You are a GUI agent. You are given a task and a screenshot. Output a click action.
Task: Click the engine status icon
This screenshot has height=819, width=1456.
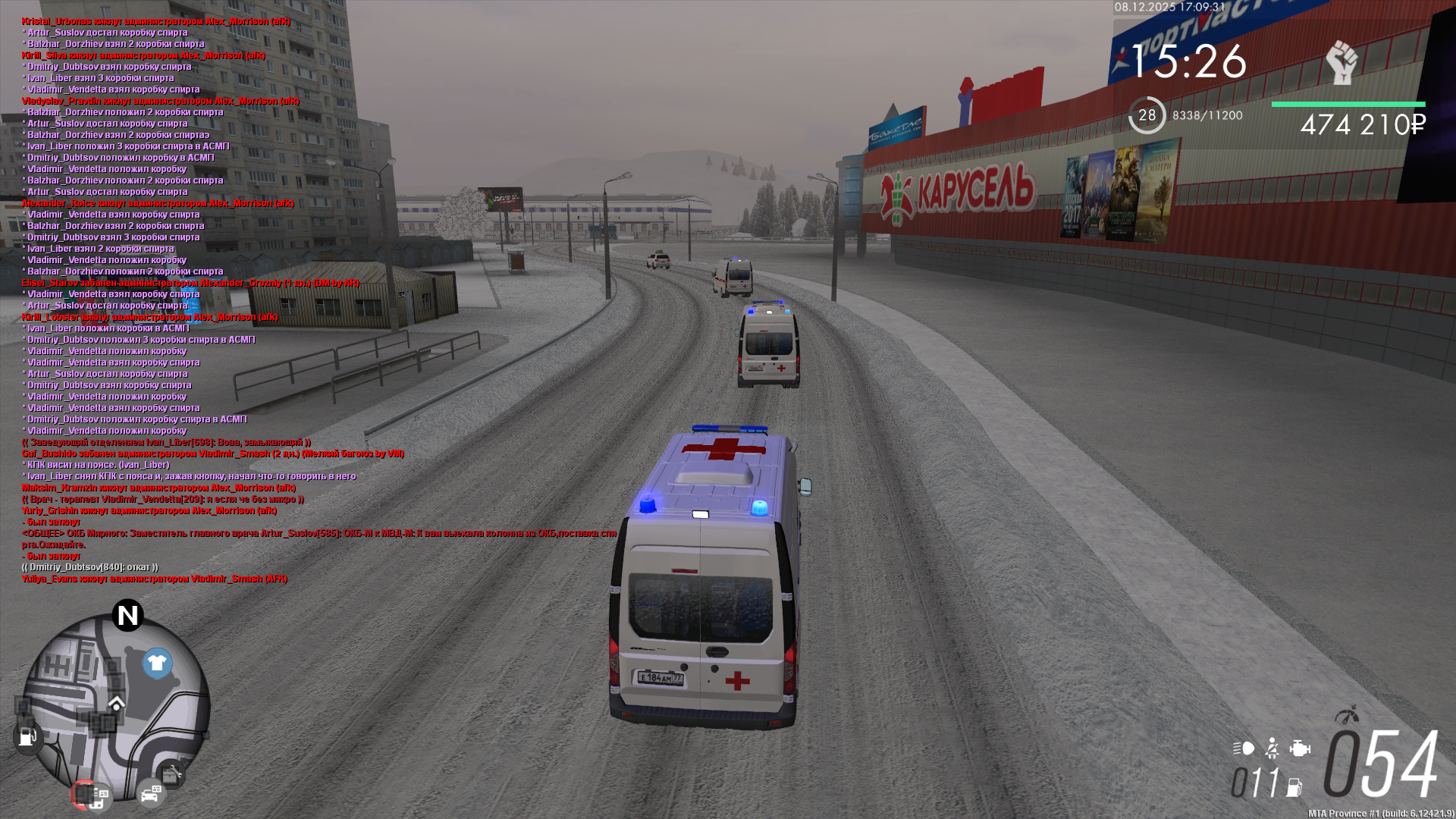(x=1300, y=748)
